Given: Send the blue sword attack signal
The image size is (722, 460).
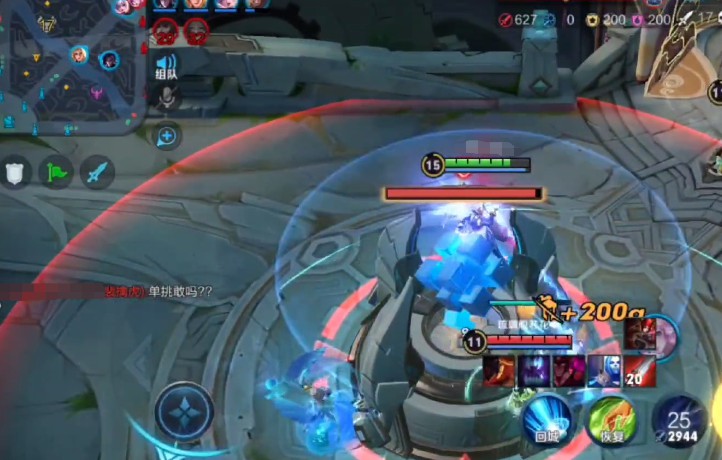Looking at the screenshot, I should [96, 172].
